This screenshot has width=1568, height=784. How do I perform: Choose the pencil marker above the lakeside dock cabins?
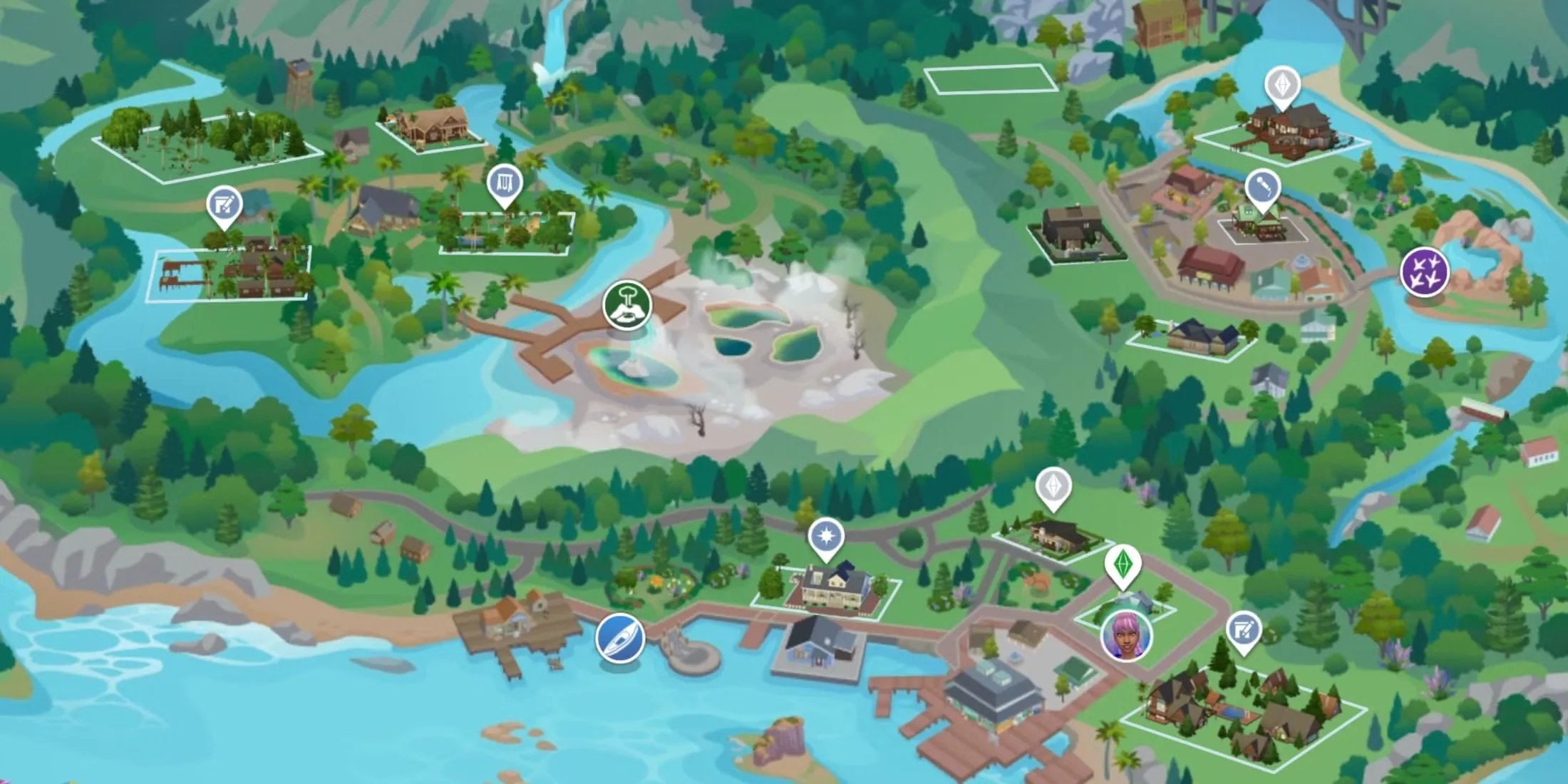click(x=224, y=207)
